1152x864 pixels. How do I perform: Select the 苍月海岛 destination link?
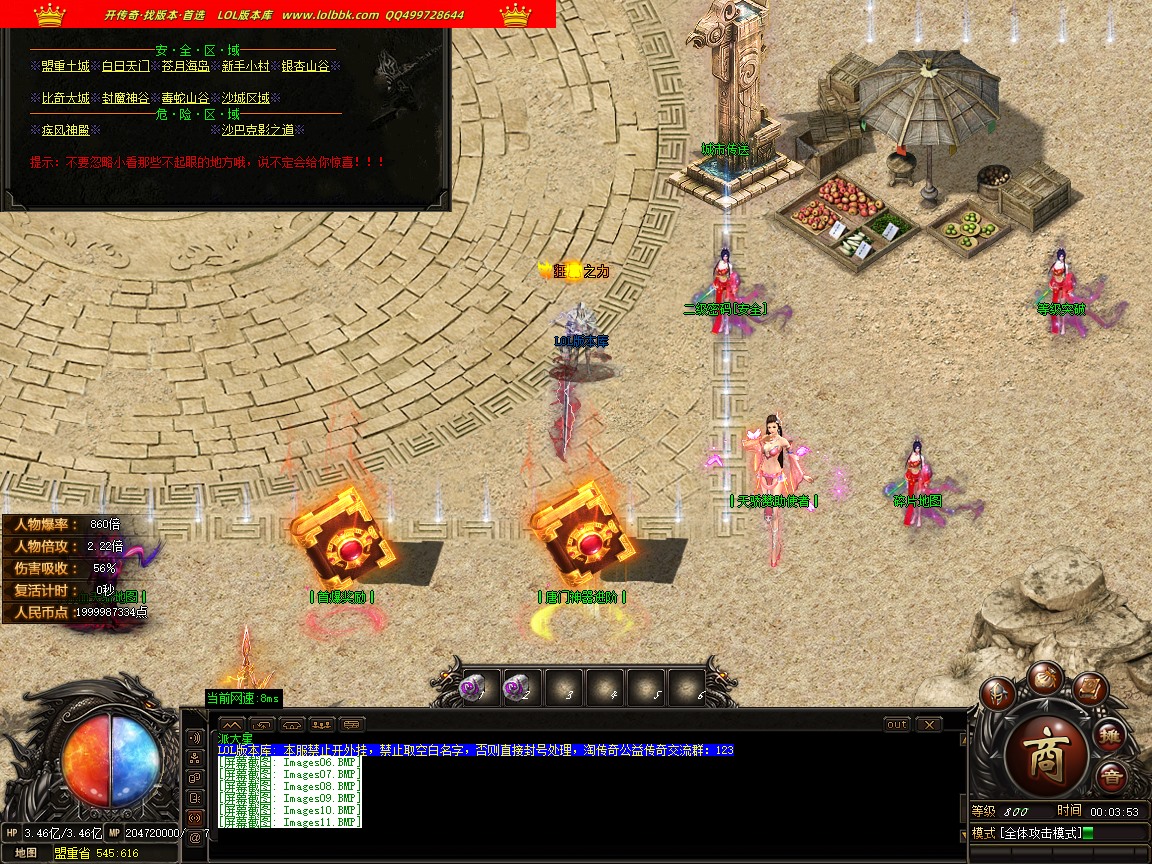[x=186, y=66]
